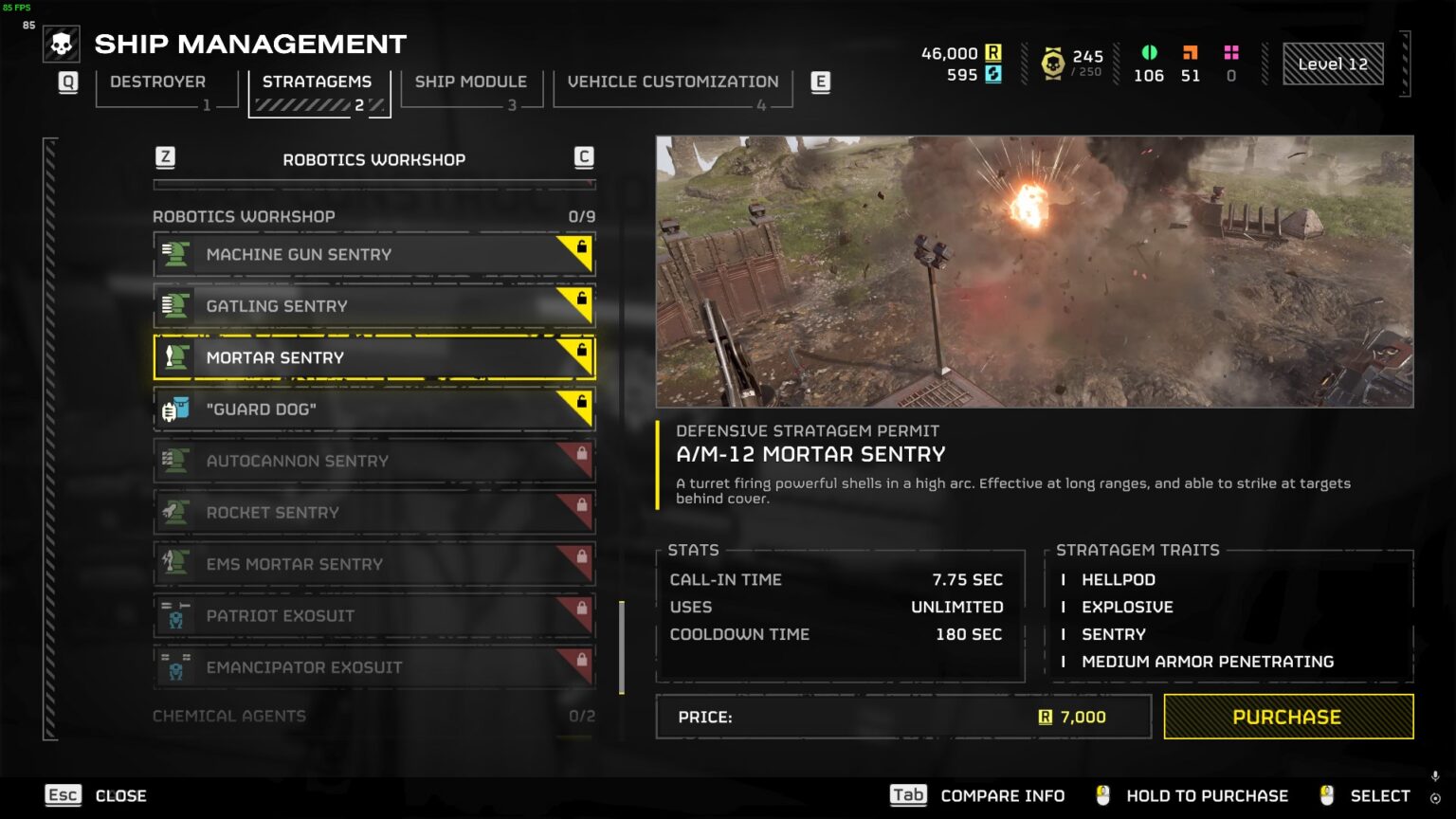Open the Stratagems tab
Screen dimensions: 1456x819
click(x=317, y=82)
